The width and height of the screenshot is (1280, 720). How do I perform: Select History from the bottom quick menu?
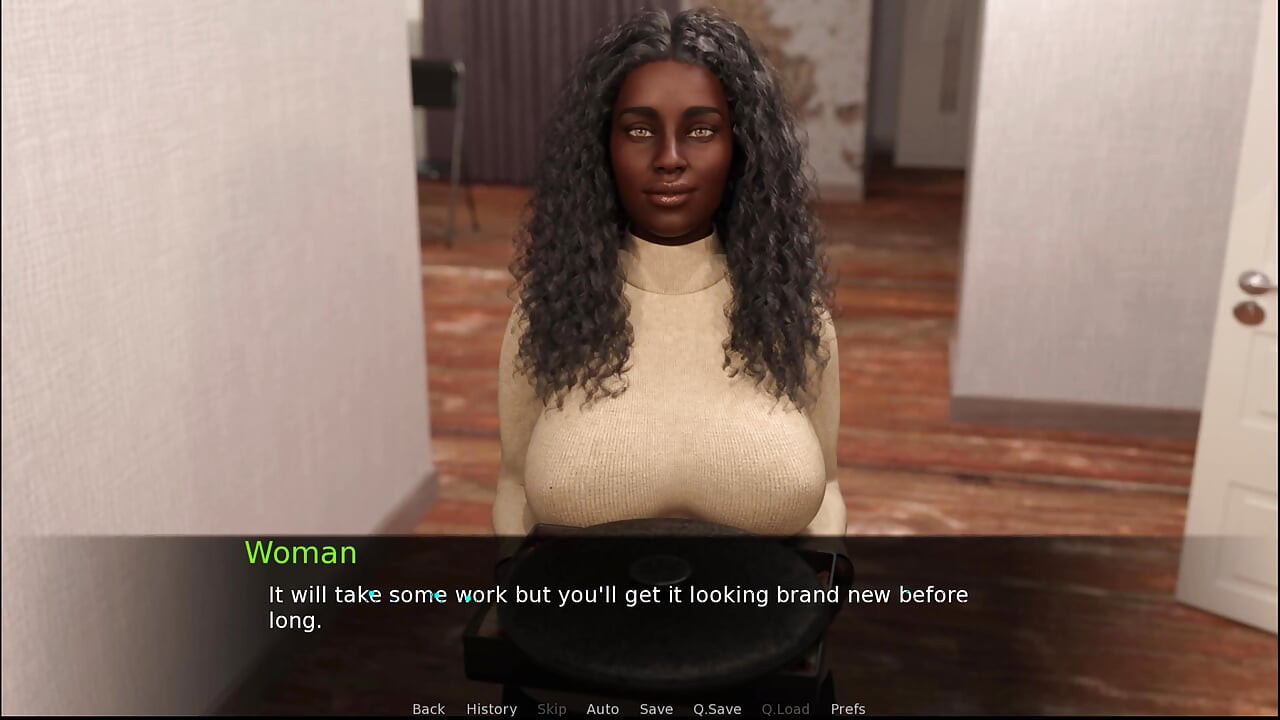click(491, 708)
